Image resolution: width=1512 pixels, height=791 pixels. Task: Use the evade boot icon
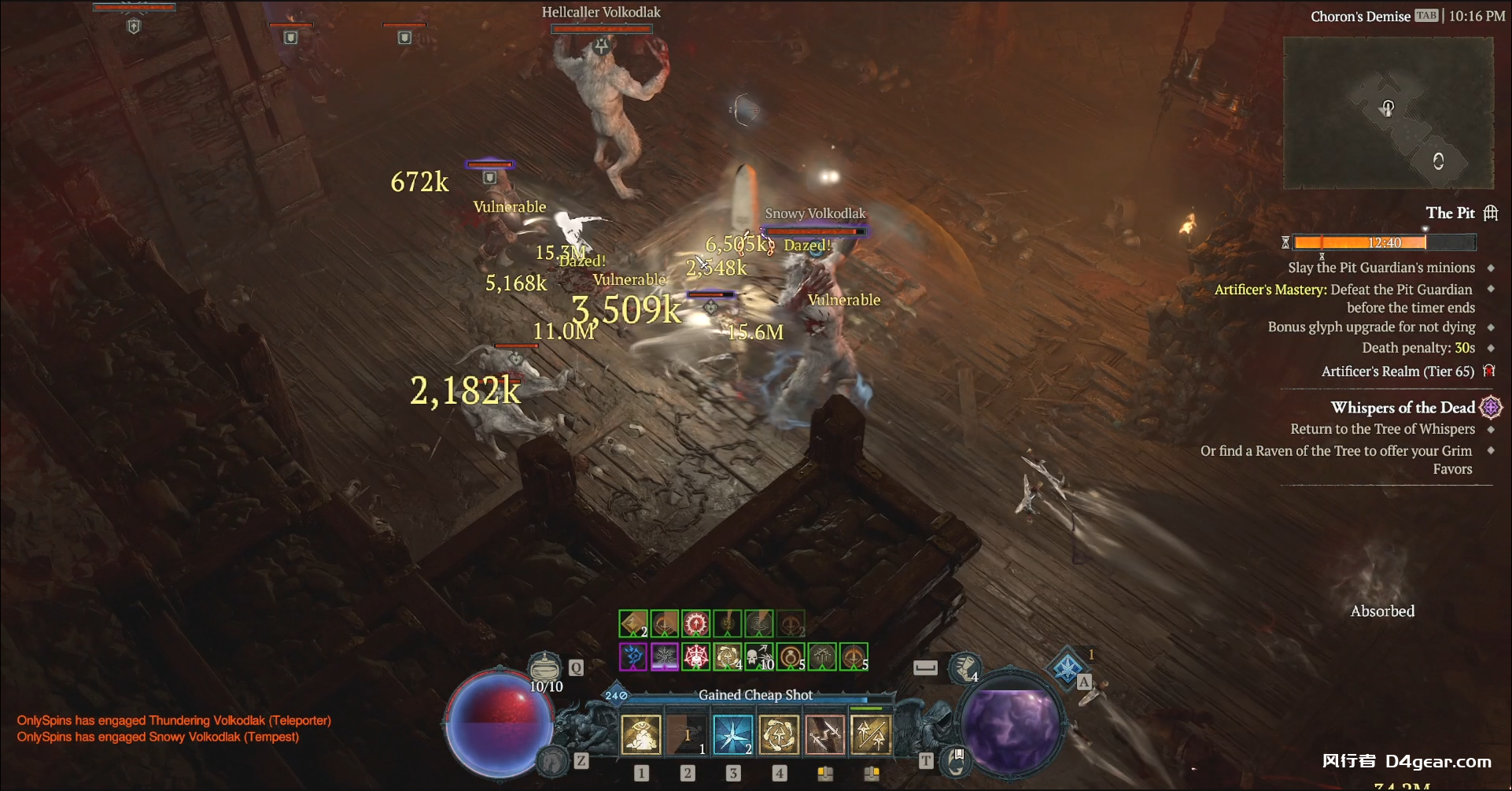(964, 667)
